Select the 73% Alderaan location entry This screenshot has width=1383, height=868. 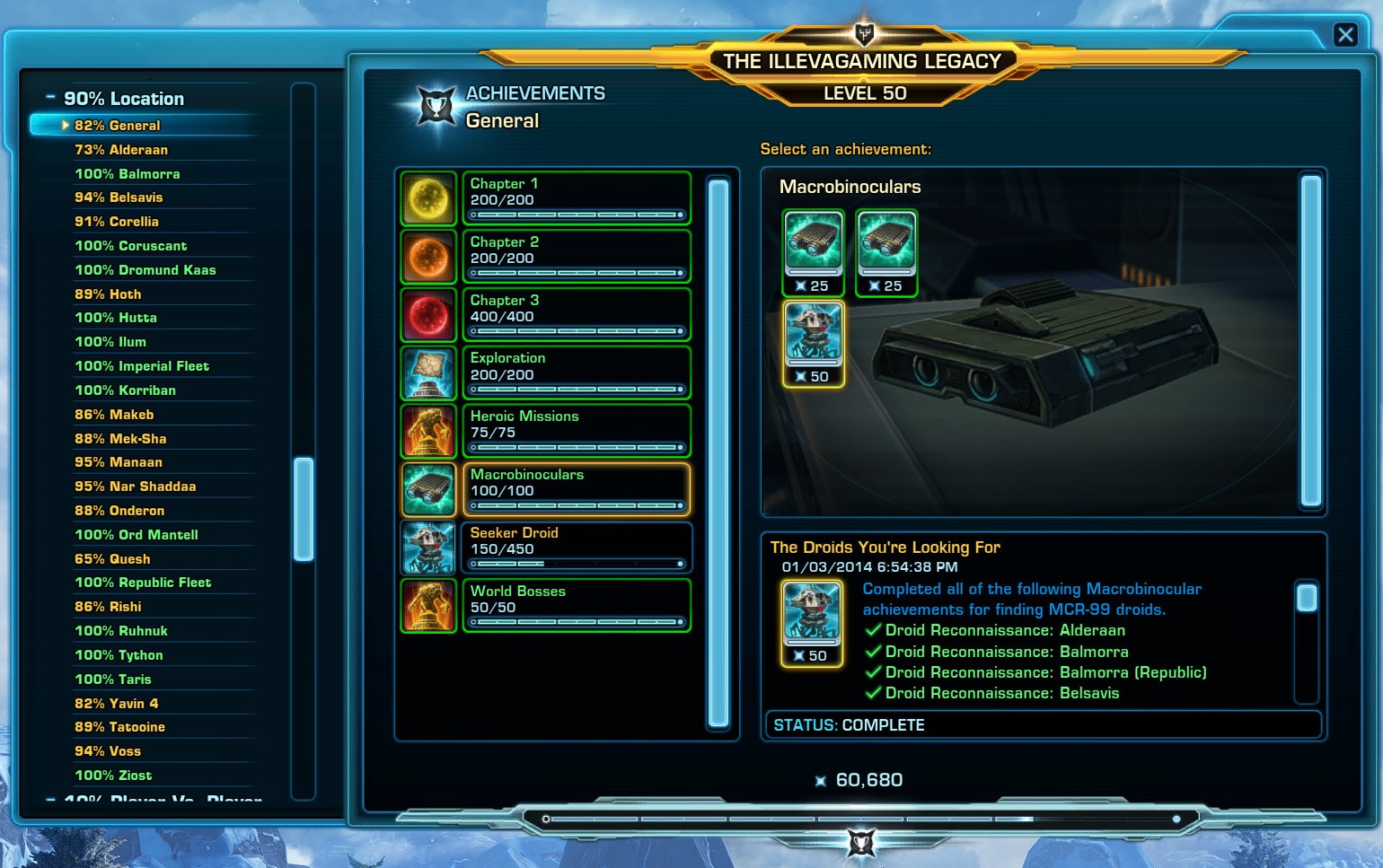point(121,150)
